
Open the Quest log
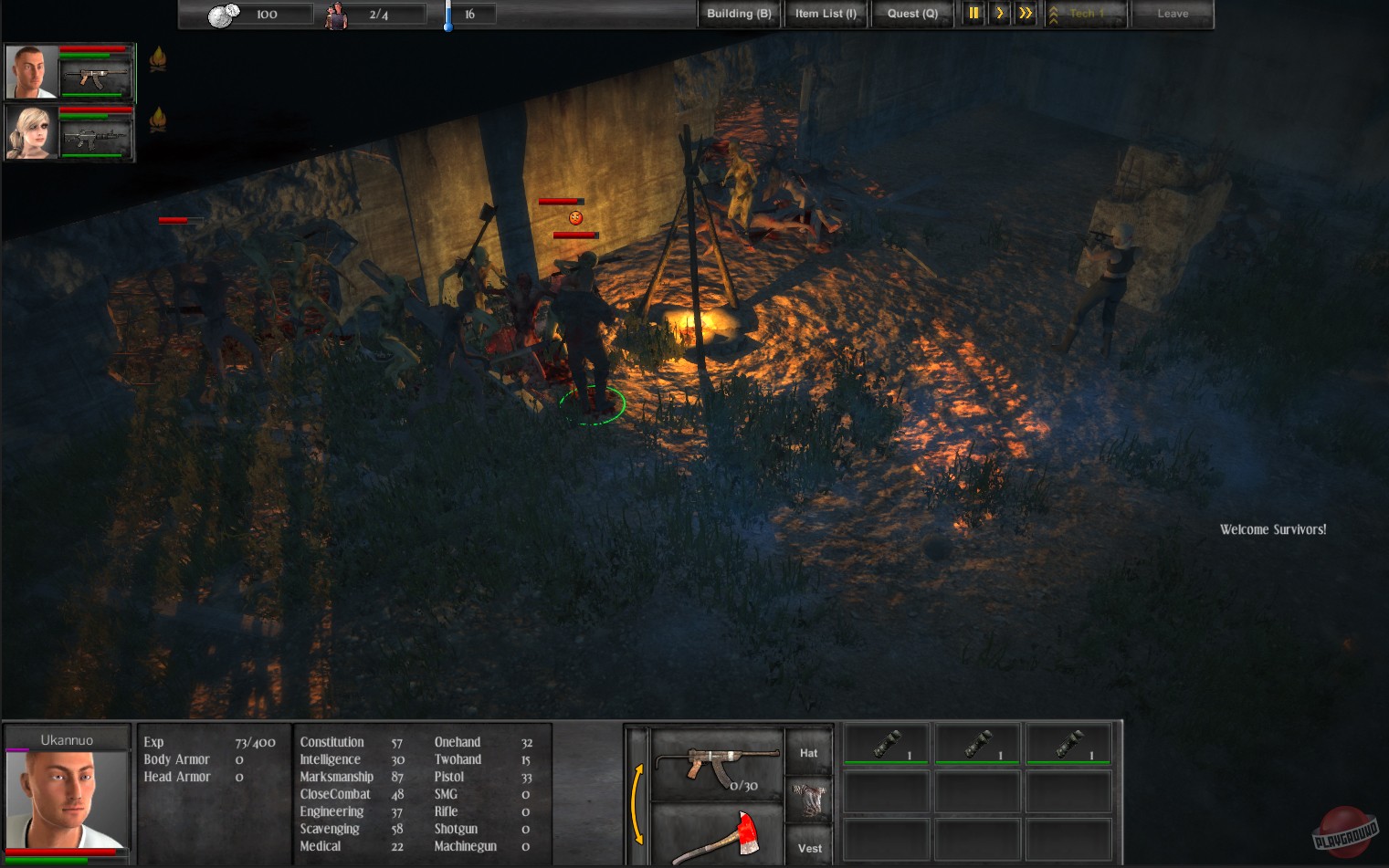tap(912, 14)
